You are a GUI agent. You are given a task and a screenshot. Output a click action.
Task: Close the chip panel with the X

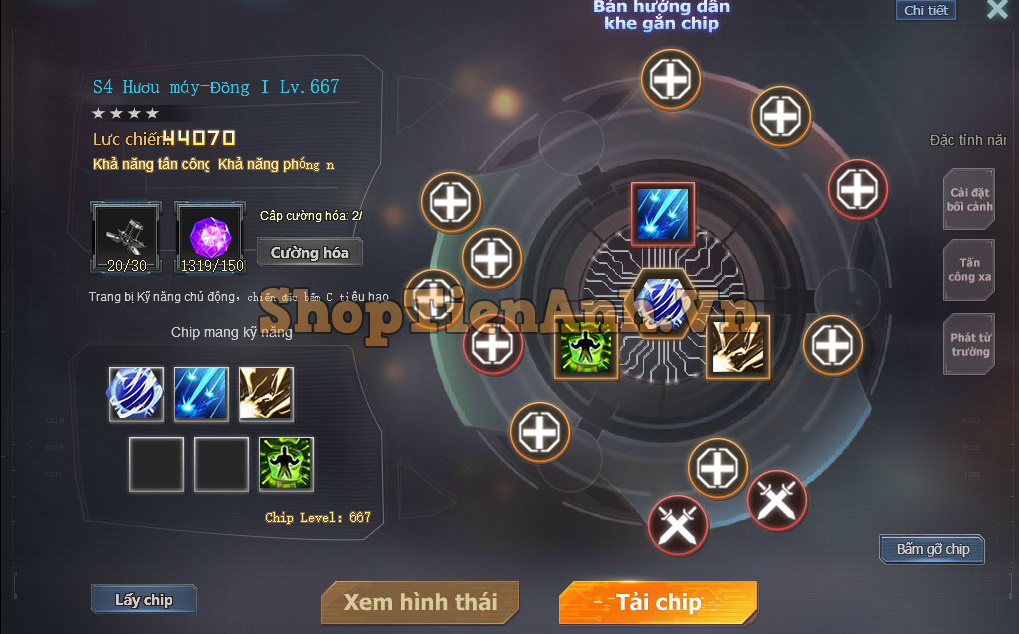(x=996, y=10)
